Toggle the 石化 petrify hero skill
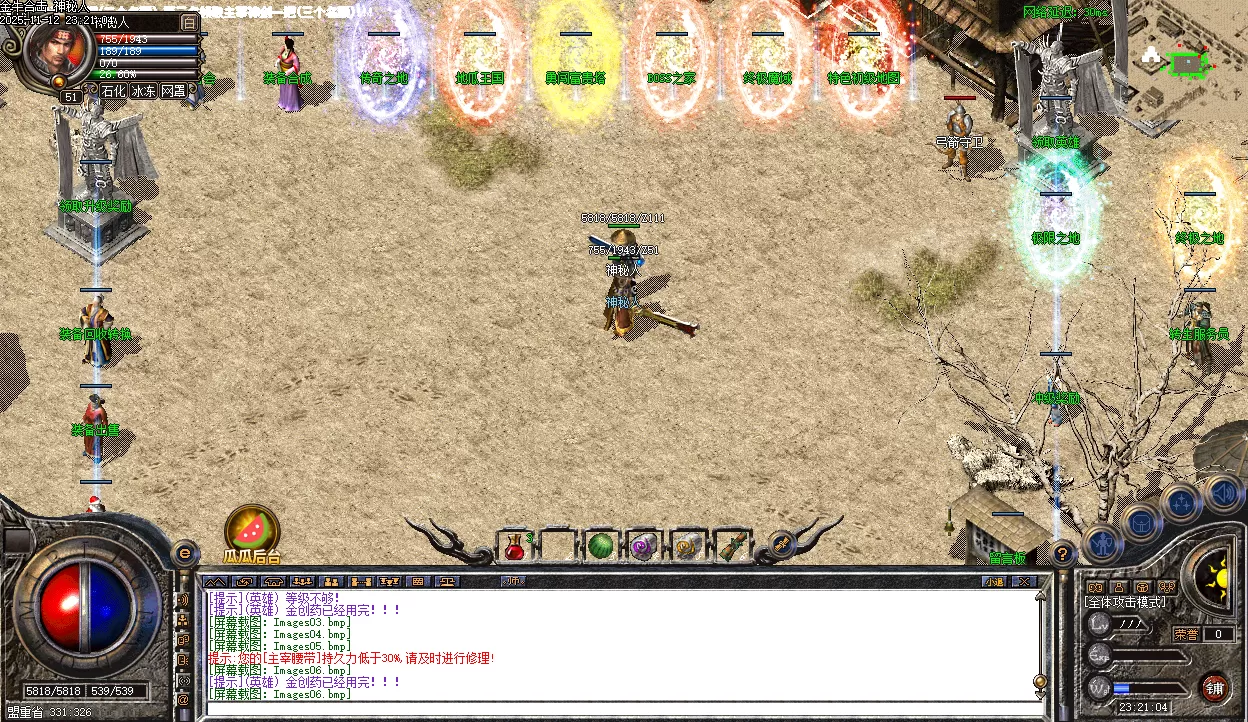This screenshot has height=722, width=1248. (114, 91)
